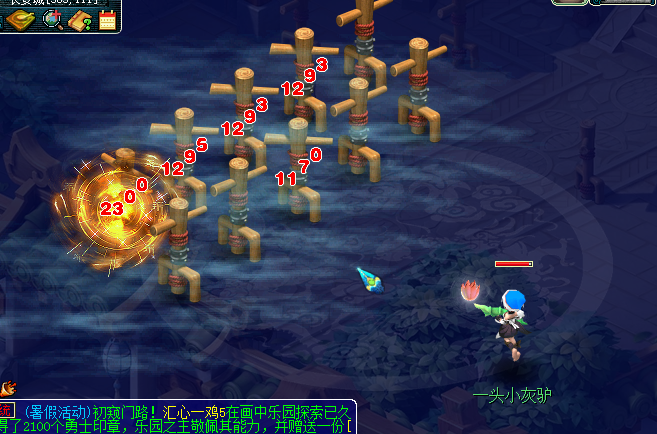Click the small flame icon above chat
This screenshot has height=434, width=657.
pyautogui.click(x=8, y=388)
